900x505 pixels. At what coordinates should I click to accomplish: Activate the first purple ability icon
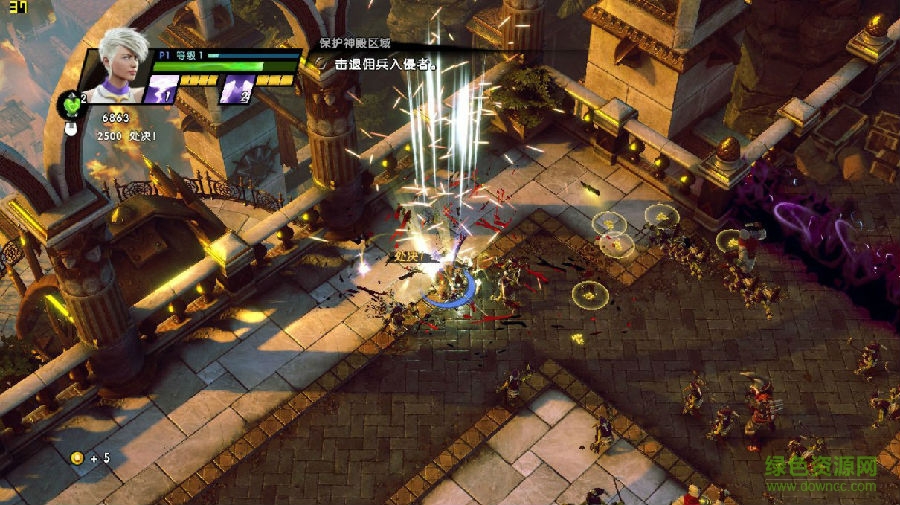point(162,90)
